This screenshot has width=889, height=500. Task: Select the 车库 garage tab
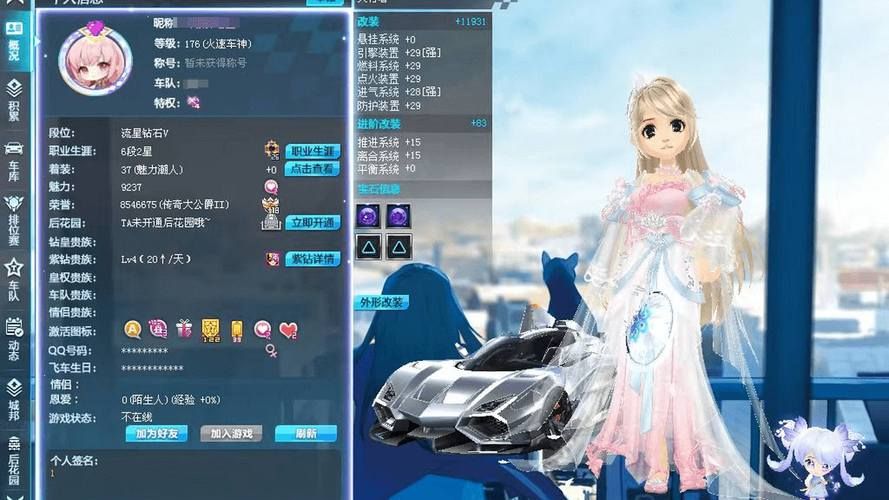point(14,160)
